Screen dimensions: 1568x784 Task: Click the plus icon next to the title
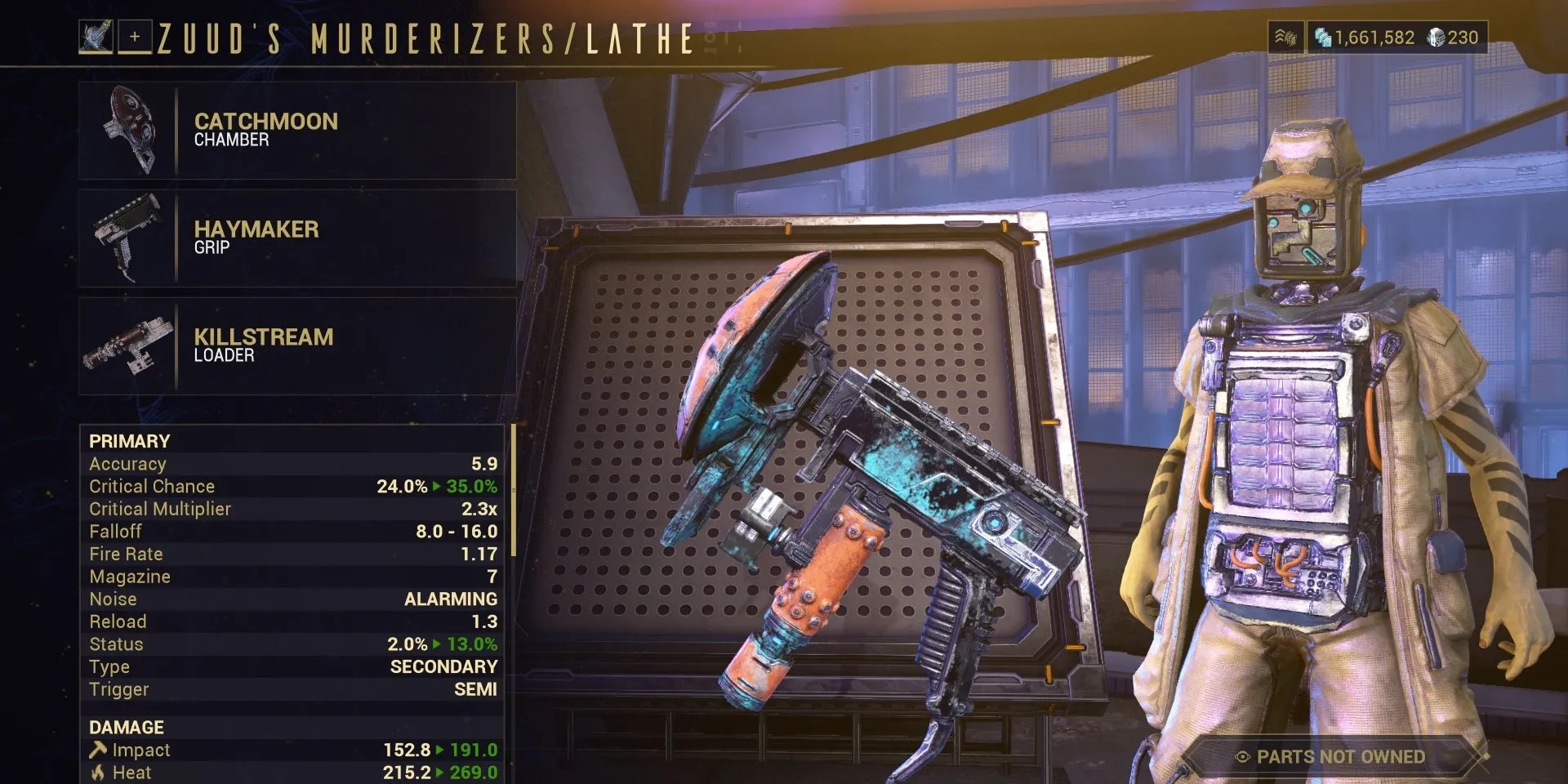(136, 36)
